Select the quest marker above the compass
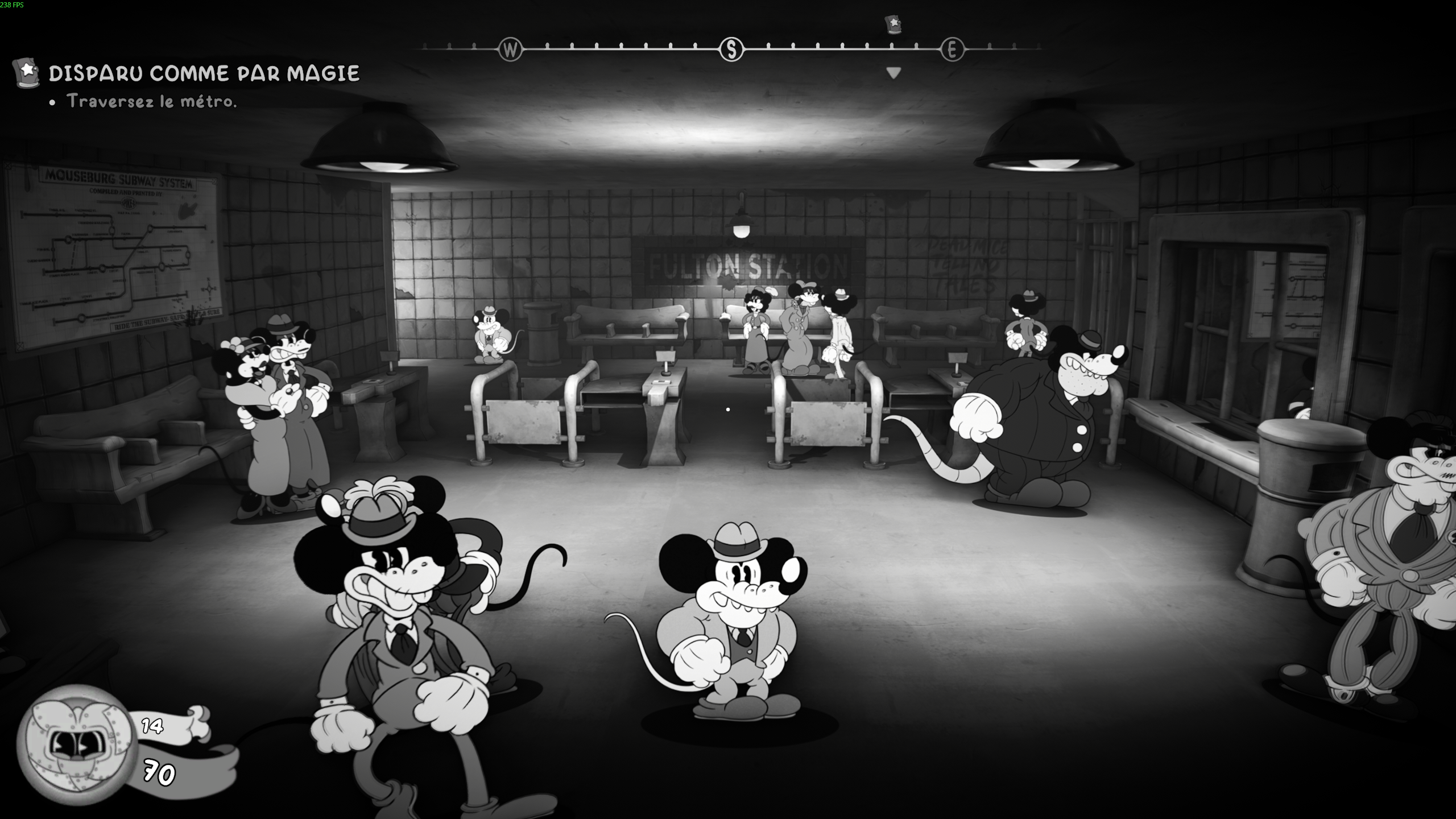Screen dimensions: 1456x819 pos(893,26)
